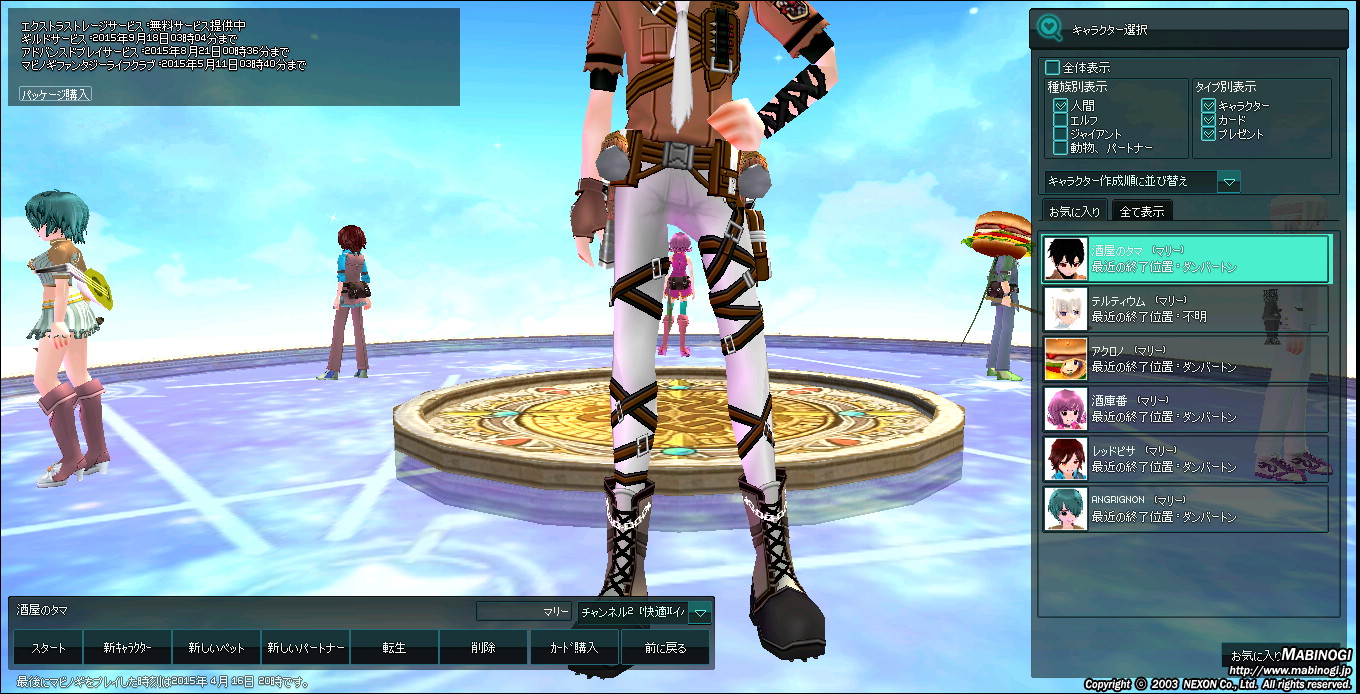The width and height of the screenshot is (1360, 694).
Task: Click the 転生 rebirth button
Action: coord(394,648)
